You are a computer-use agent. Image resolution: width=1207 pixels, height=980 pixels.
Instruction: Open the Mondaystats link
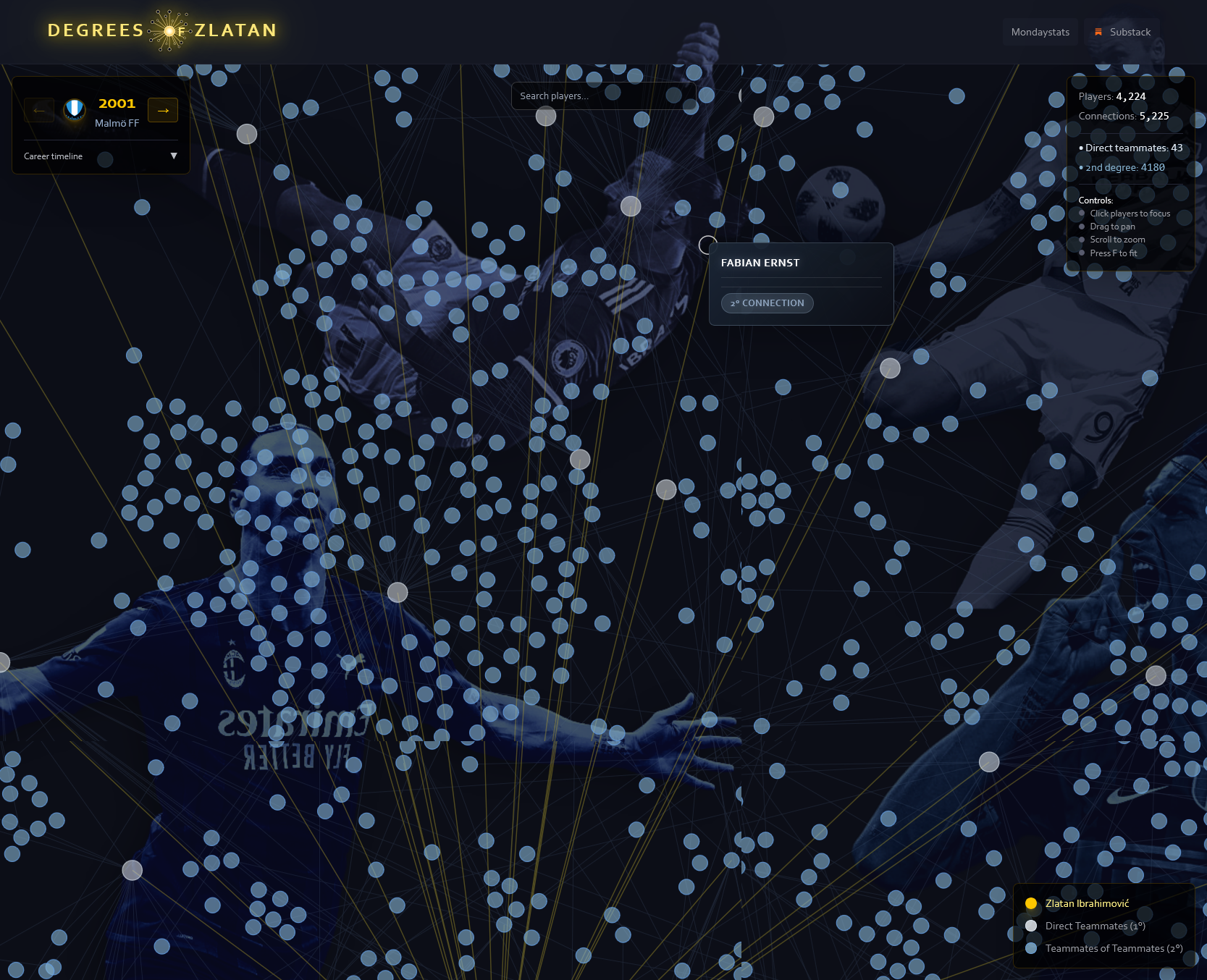click(1040, 33)
